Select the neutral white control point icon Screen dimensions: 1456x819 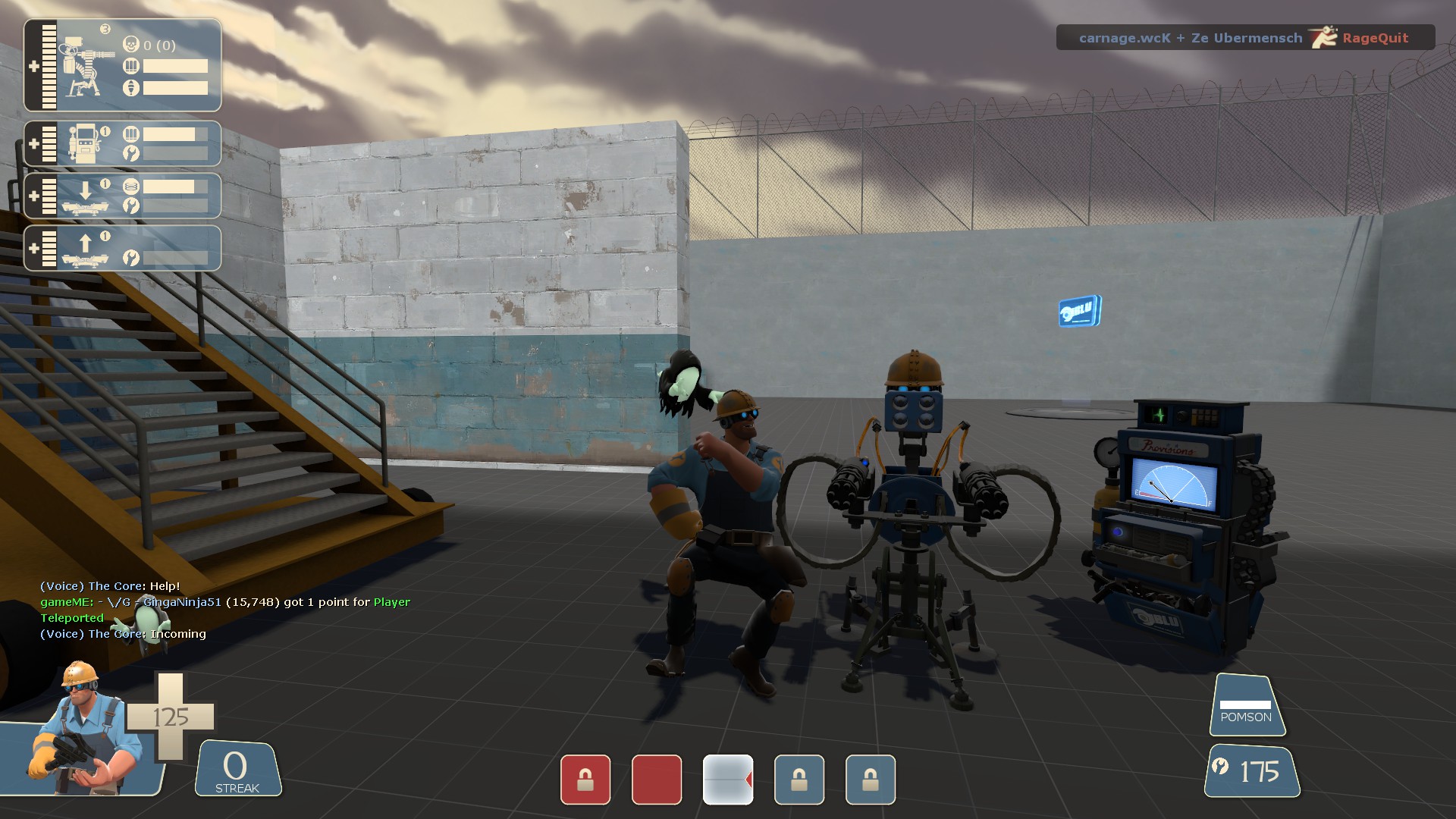coord(728,780)
